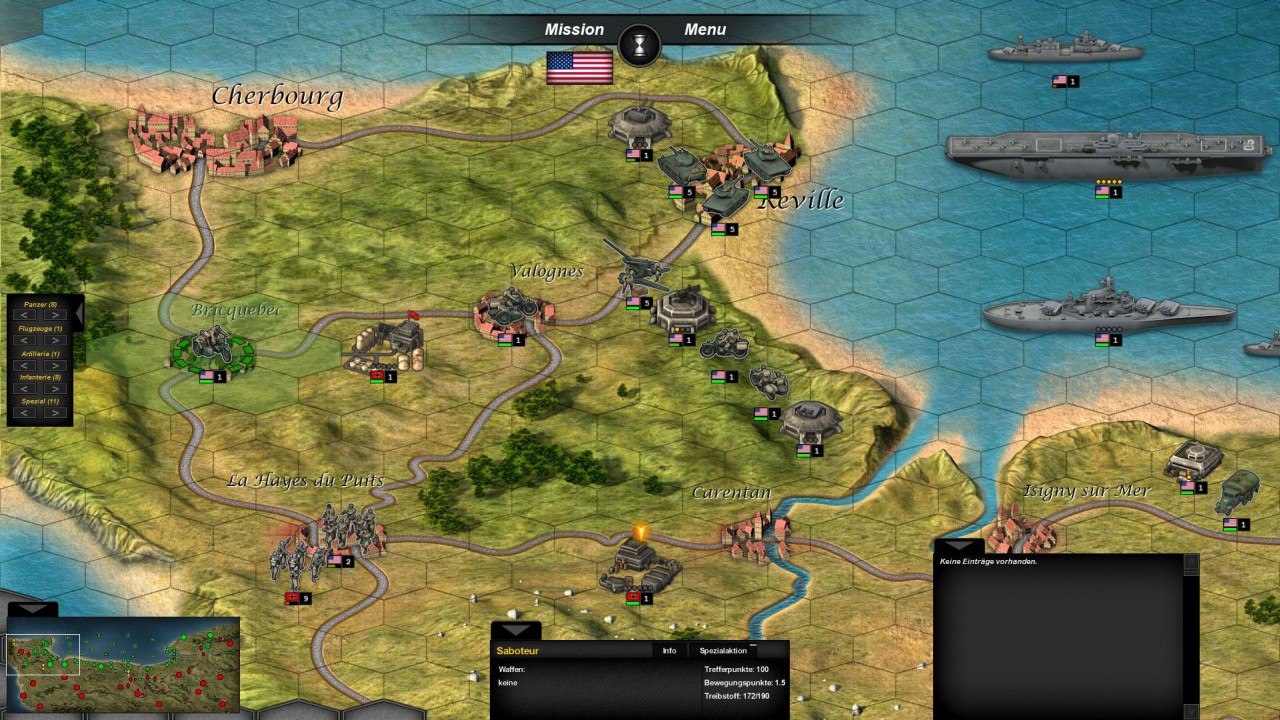Viewport: 1280px width, 720px height.
Task: Open the Menu at the top
Action: [705, 30]
